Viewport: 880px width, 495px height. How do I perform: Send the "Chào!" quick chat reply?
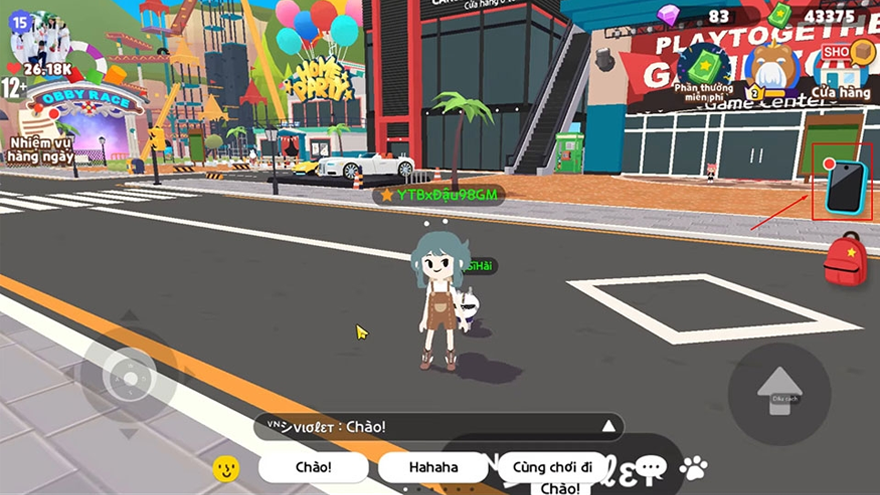pos(313,467)
